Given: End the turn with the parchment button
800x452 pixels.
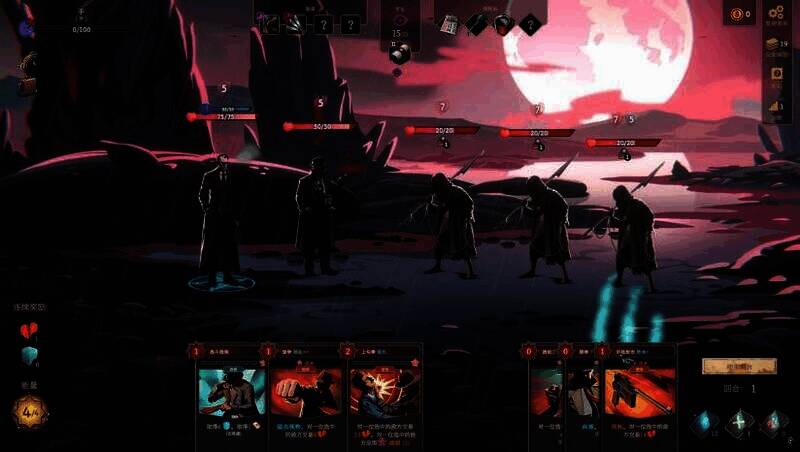Looking at the screenshot, I should click(739, 366).
